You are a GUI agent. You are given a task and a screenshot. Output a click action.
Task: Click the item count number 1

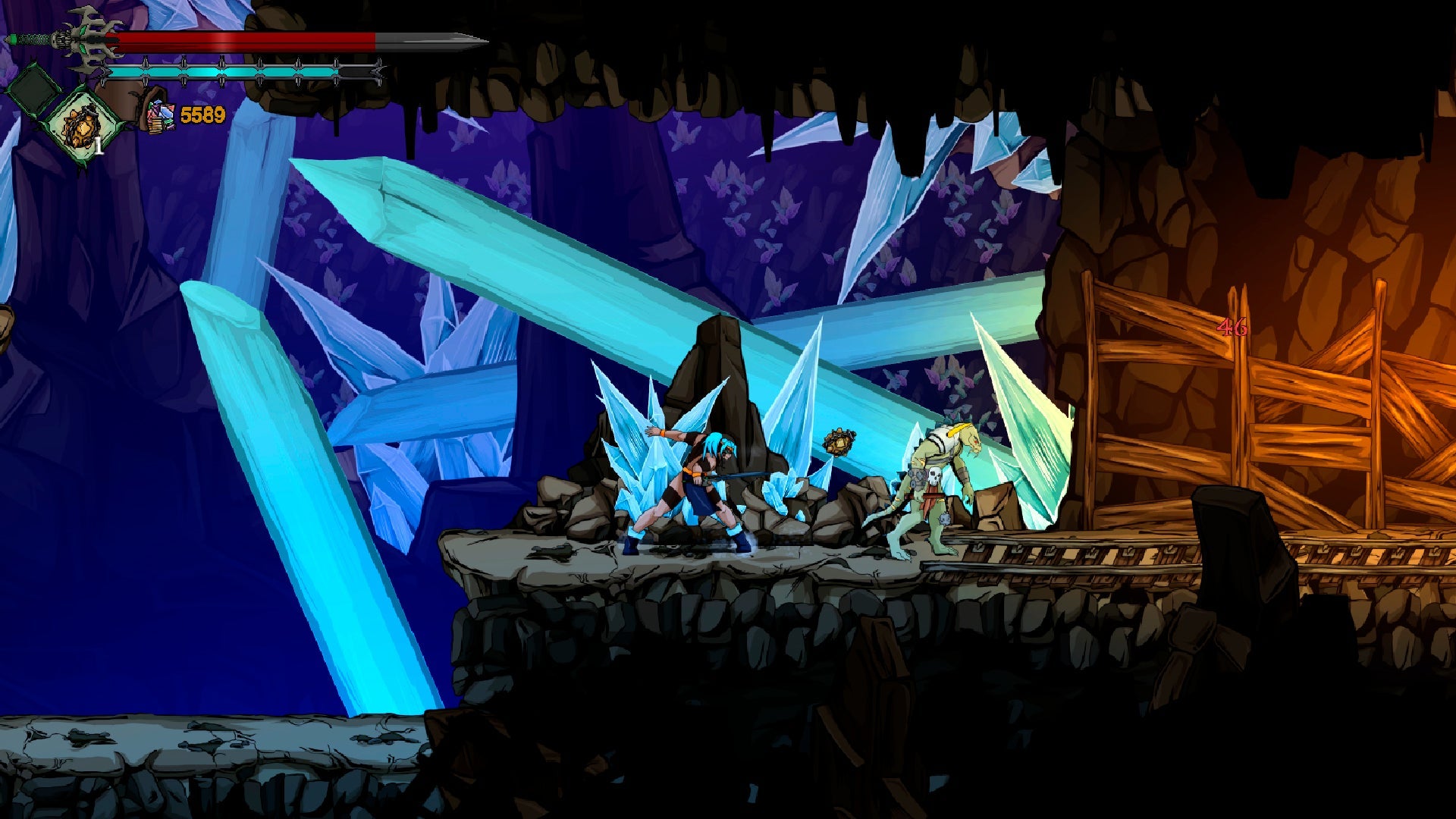[99, 144]
